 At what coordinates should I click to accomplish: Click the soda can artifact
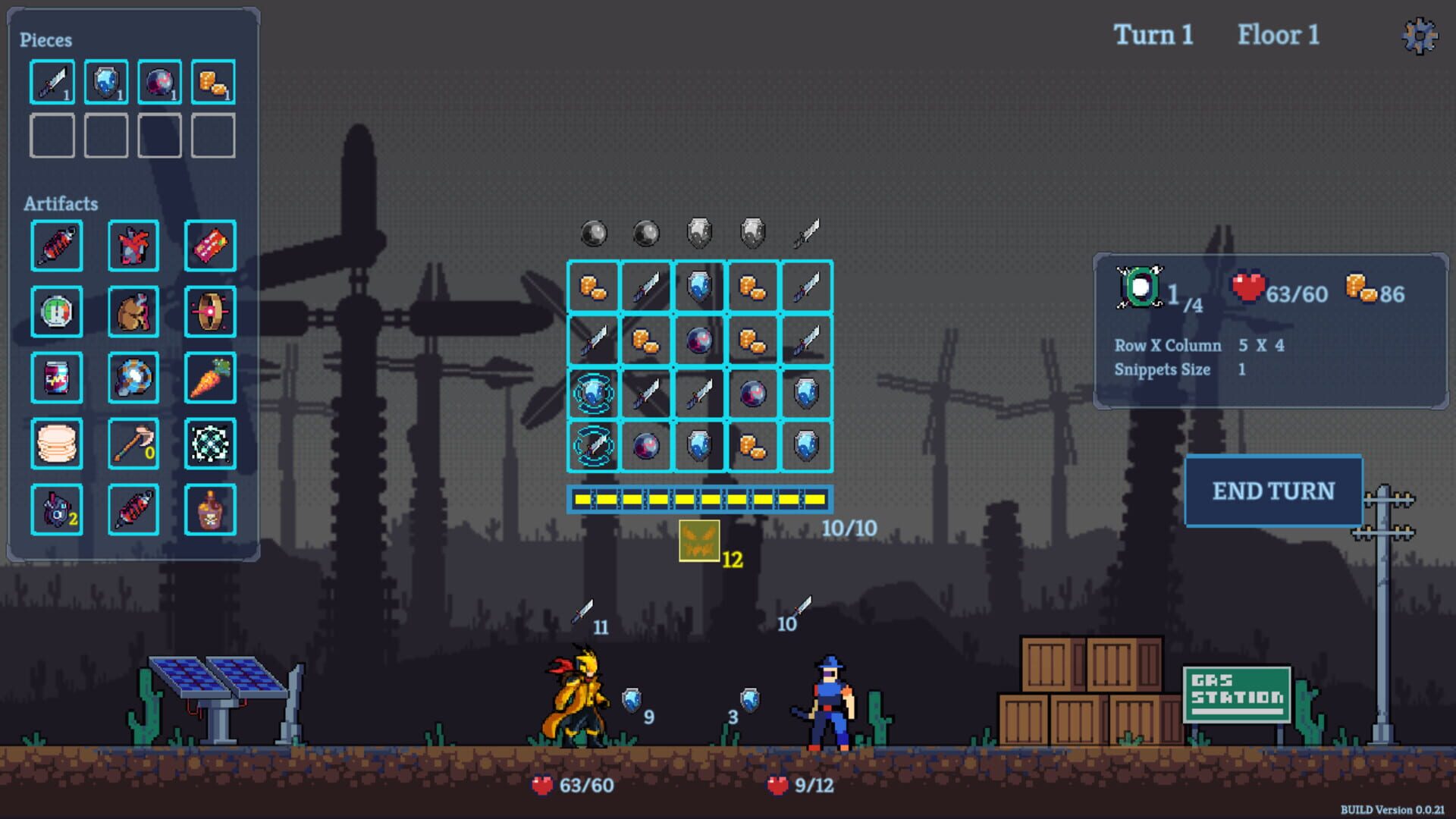click(x=57, y=377)
